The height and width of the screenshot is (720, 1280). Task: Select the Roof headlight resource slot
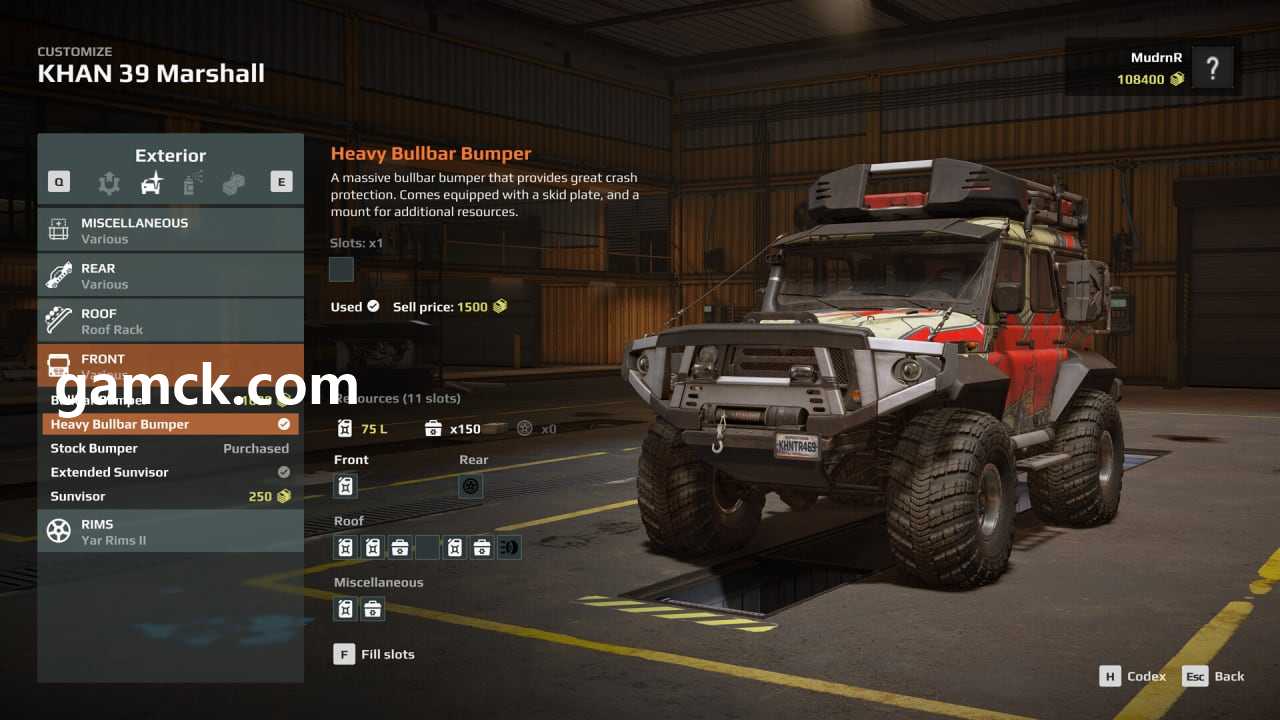pyautogui.click(x=509, y=547)
